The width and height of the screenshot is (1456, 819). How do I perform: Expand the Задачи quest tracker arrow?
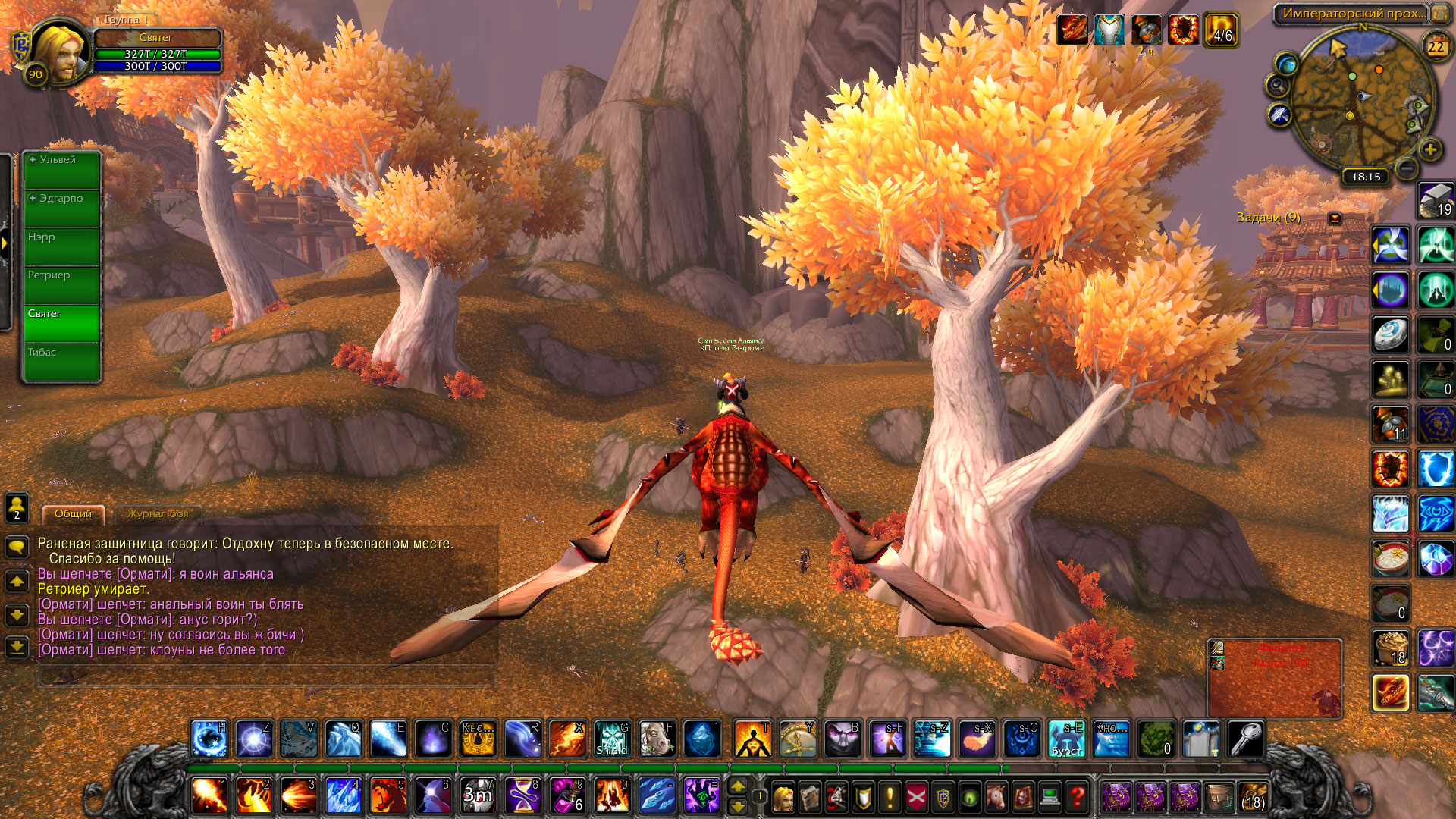[1335, 218]
